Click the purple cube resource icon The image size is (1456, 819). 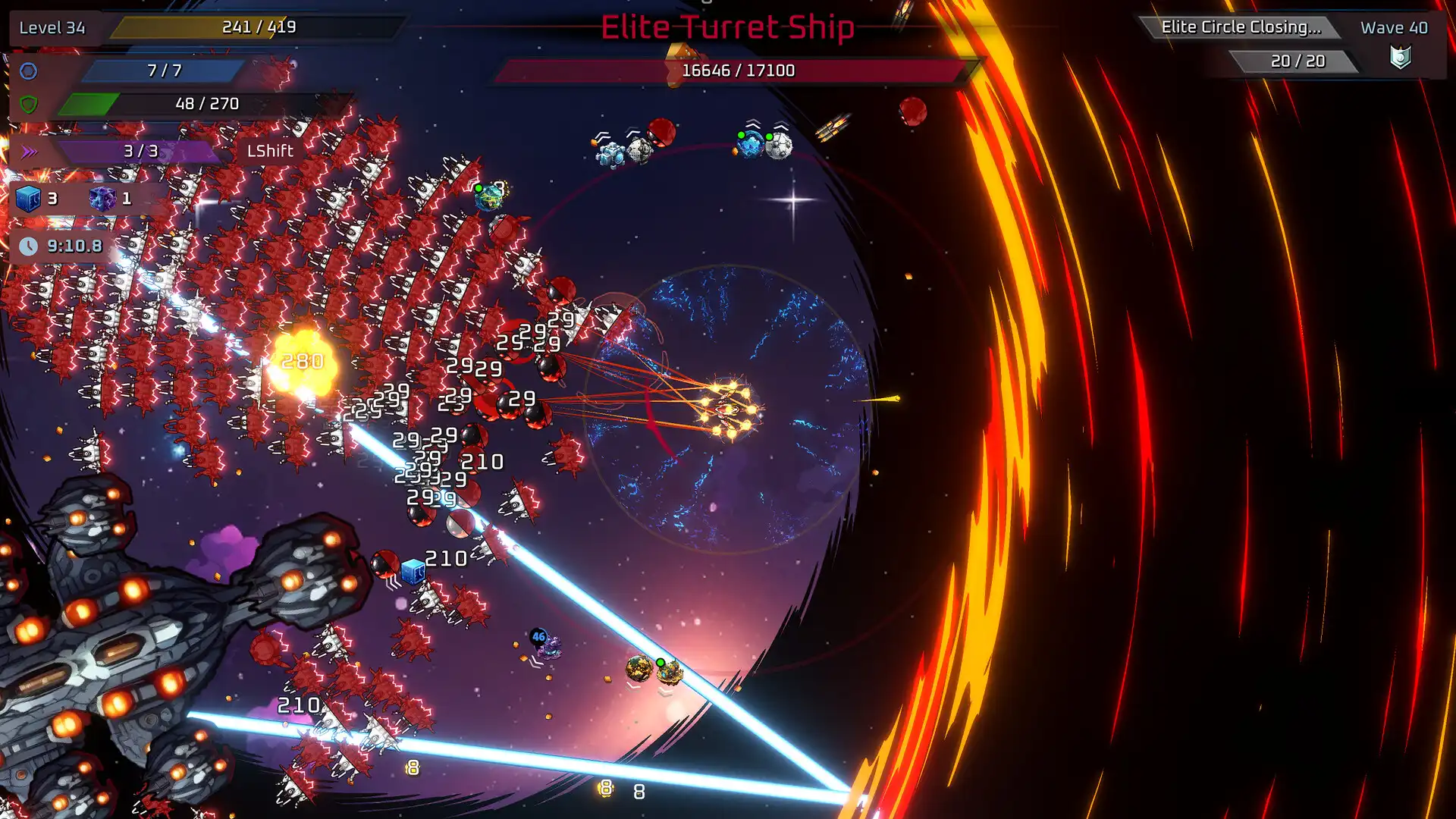click(102, 199)
